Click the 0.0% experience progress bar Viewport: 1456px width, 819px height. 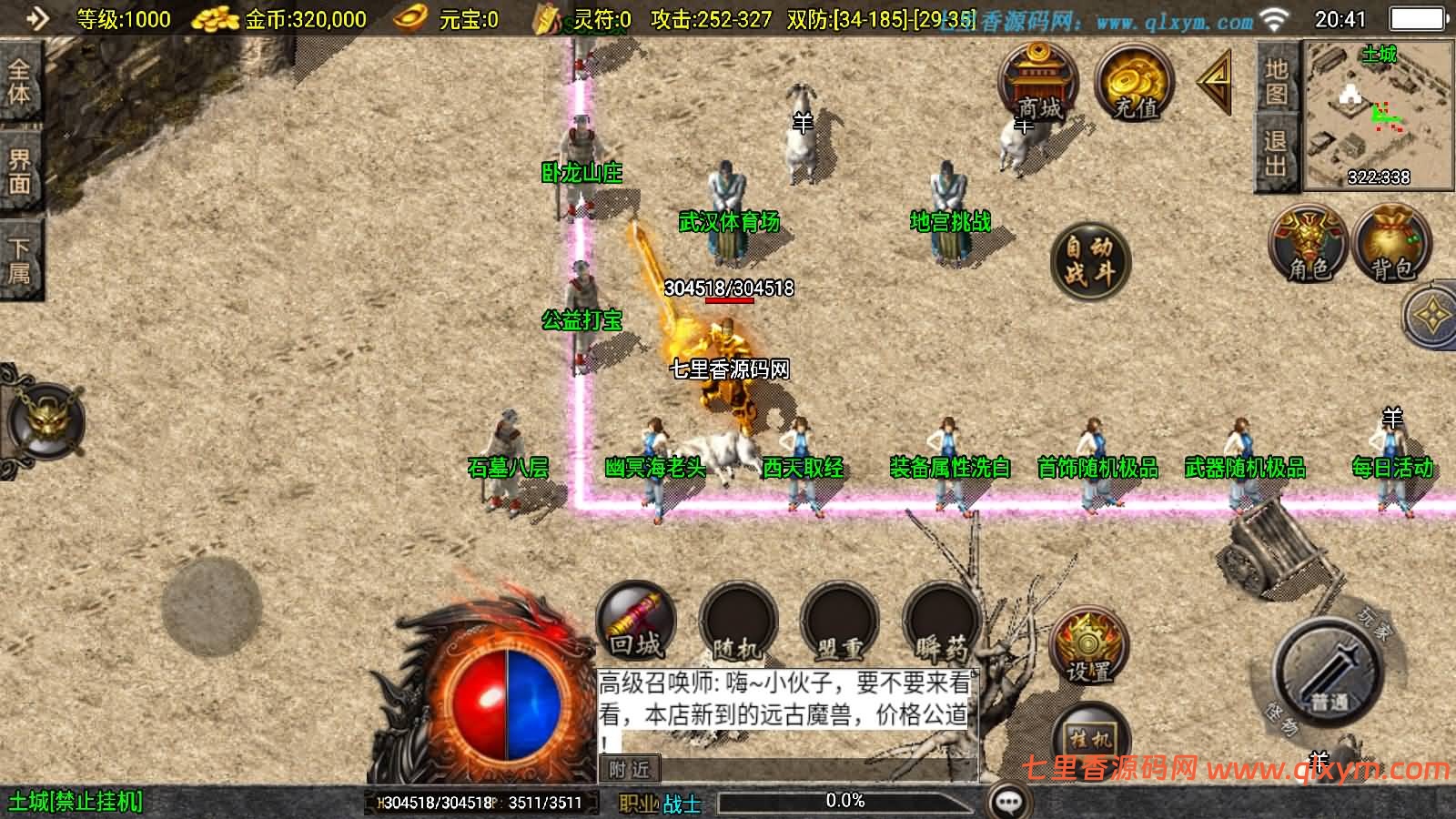coord(846,801)
